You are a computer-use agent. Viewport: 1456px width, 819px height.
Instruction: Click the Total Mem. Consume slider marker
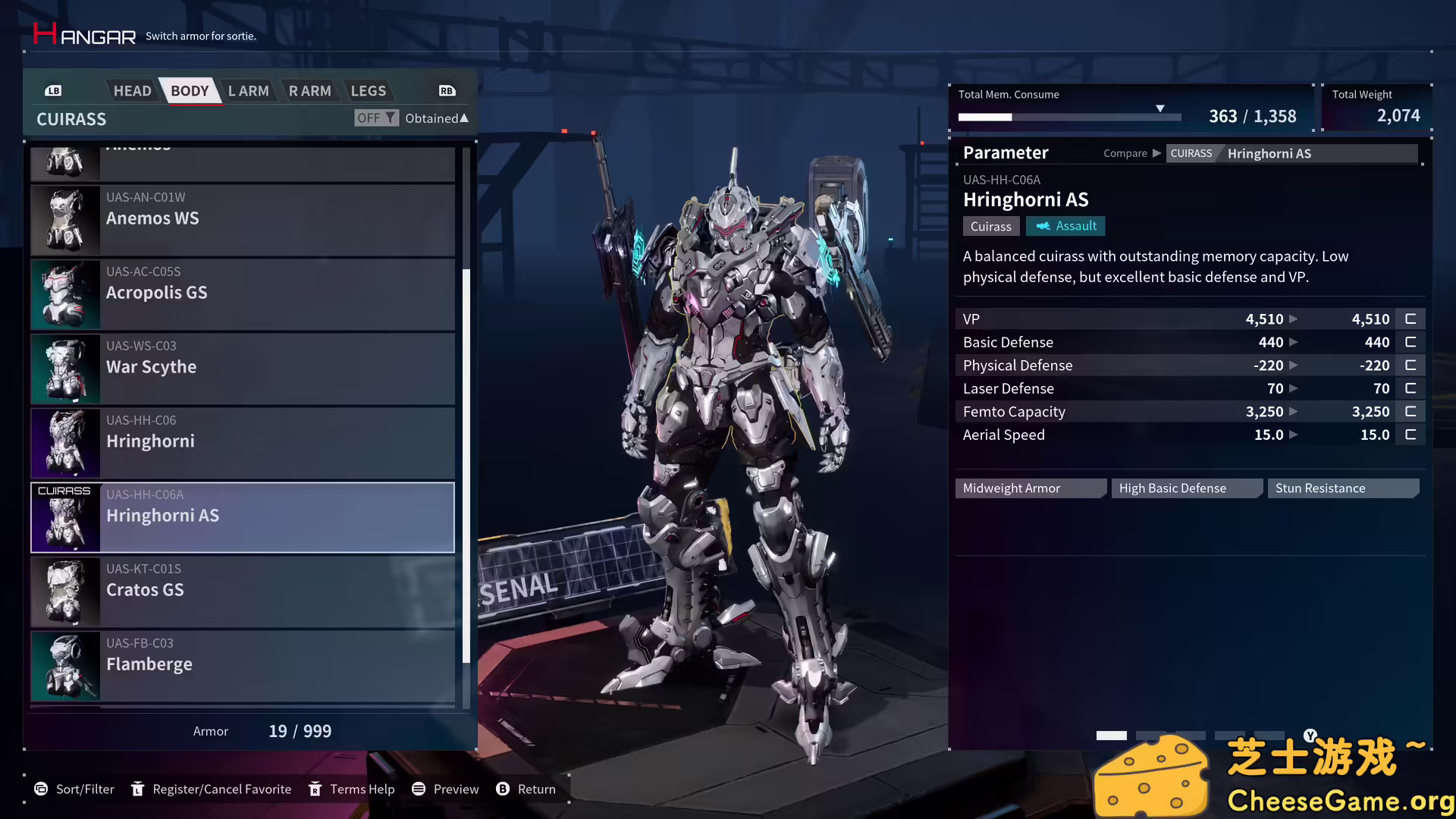1160,108
